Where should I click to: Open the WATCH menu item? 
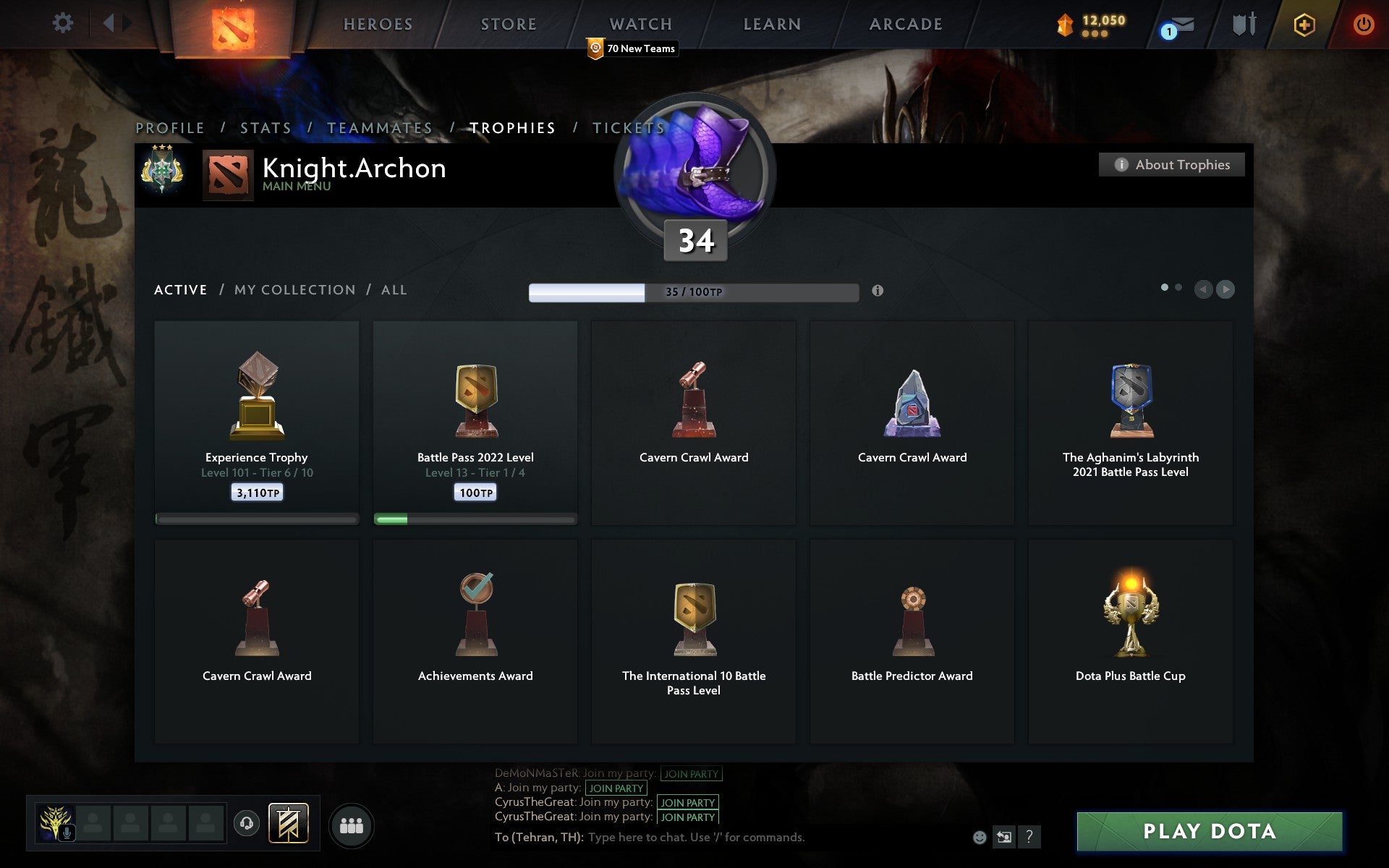(640, 24)
